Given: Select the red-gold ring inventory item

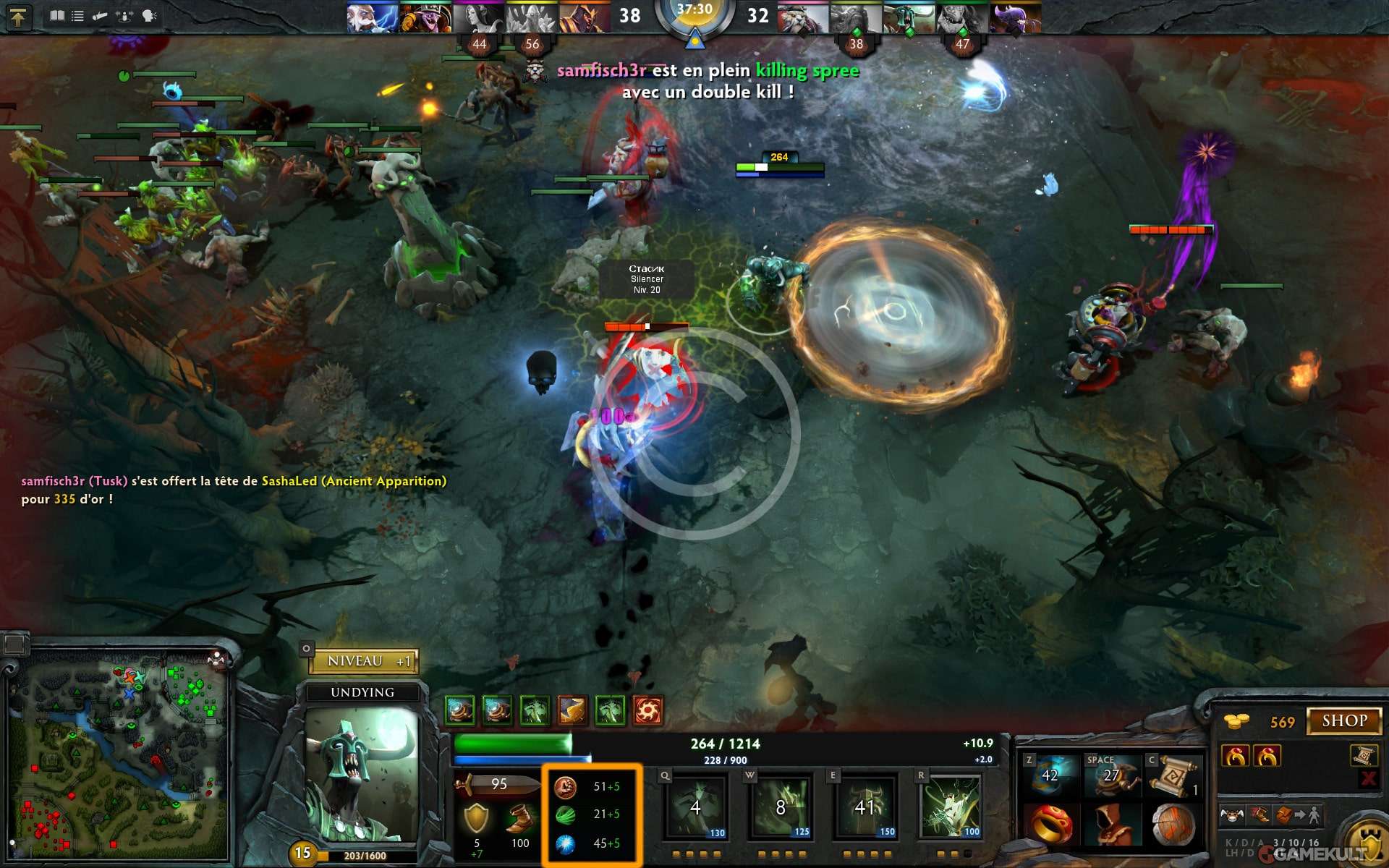Looking at the screenshot, I should [x=1050, y=825].
